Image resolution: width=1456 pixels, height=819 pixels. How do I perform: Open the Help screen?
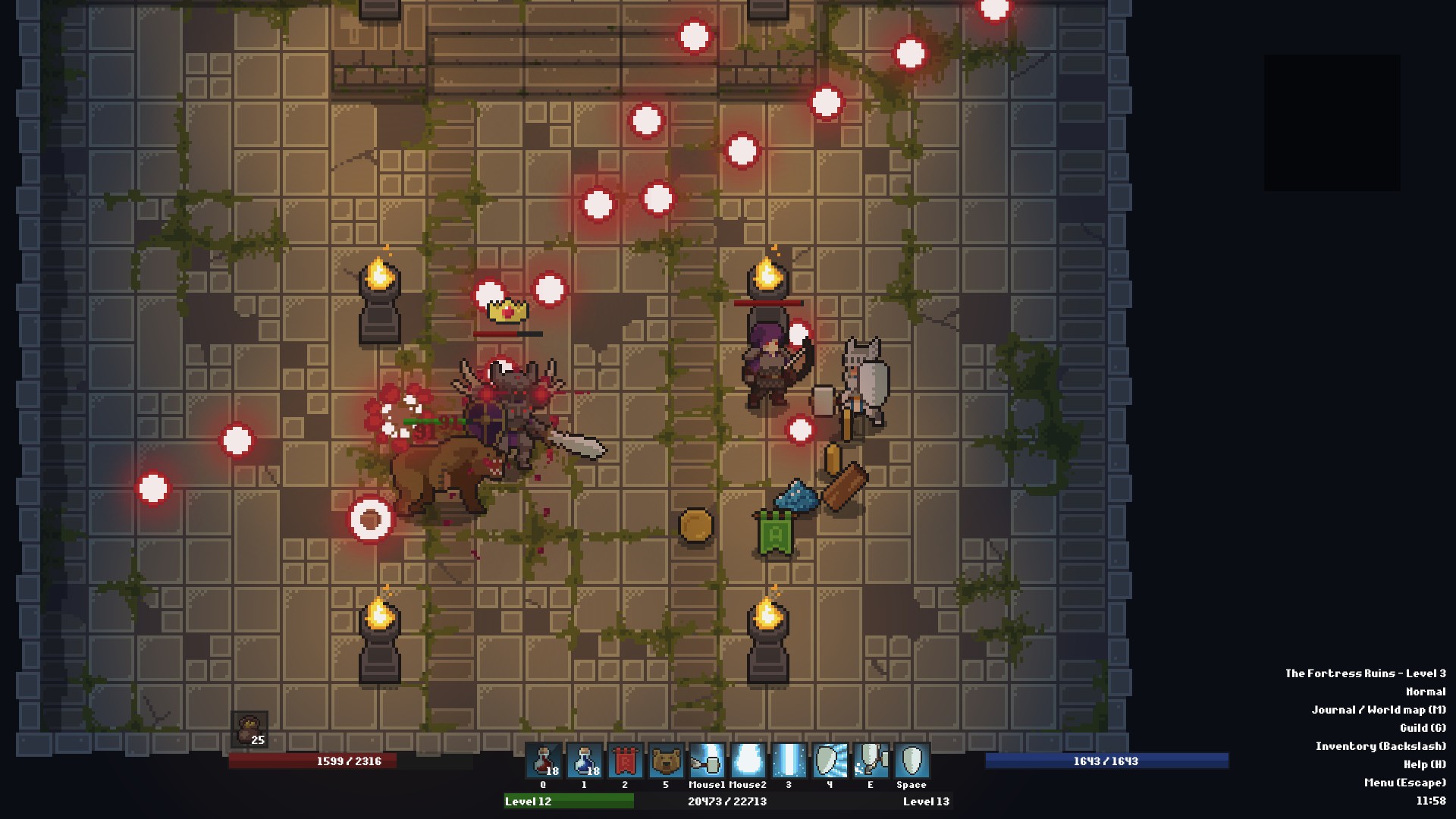coord(1426,764)
